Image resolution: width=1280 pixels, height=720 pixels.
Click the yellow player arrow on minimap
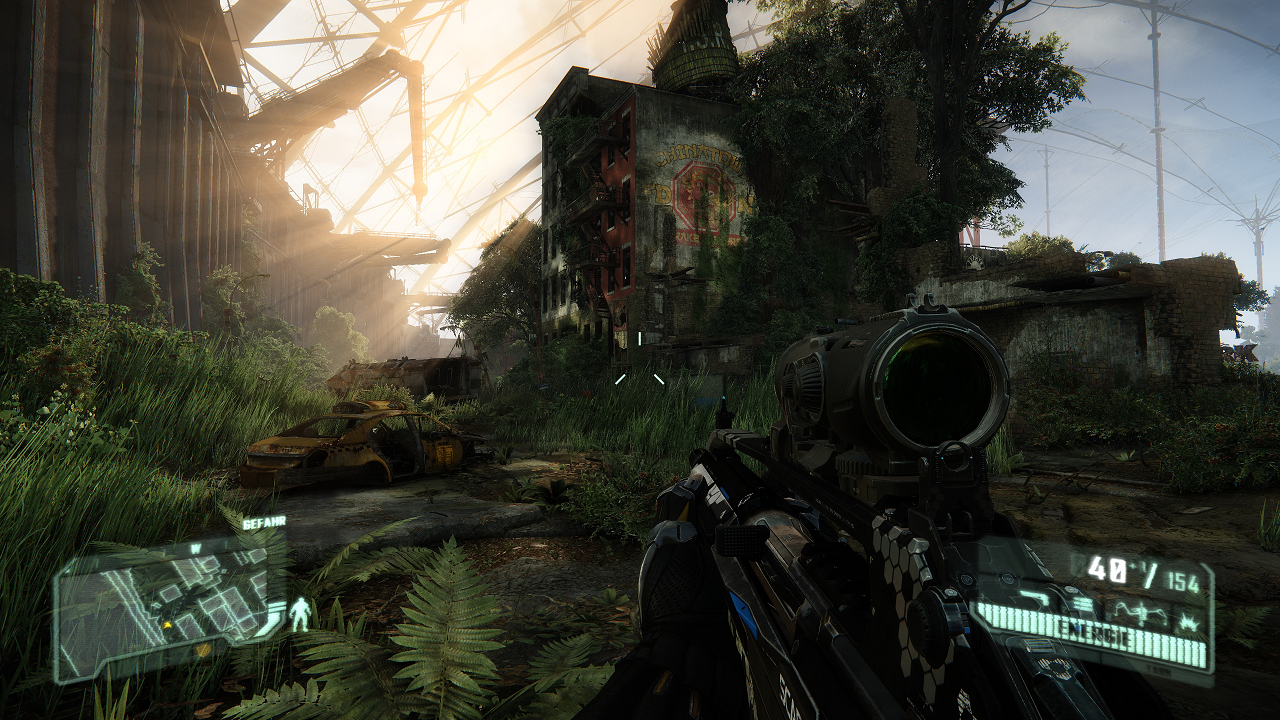tap(167, 625)
